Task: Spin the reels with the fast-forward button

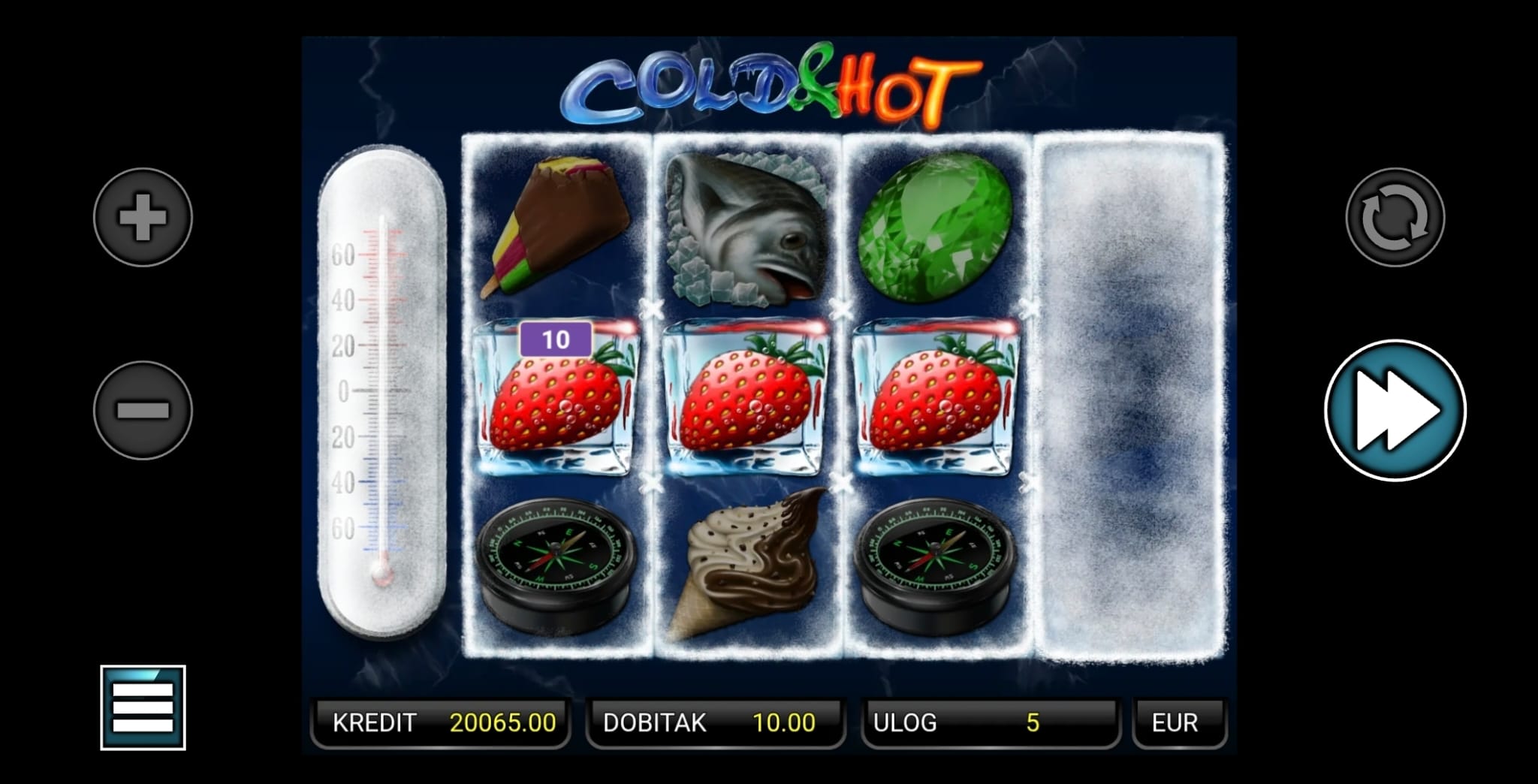Action: pos(1395,410)
